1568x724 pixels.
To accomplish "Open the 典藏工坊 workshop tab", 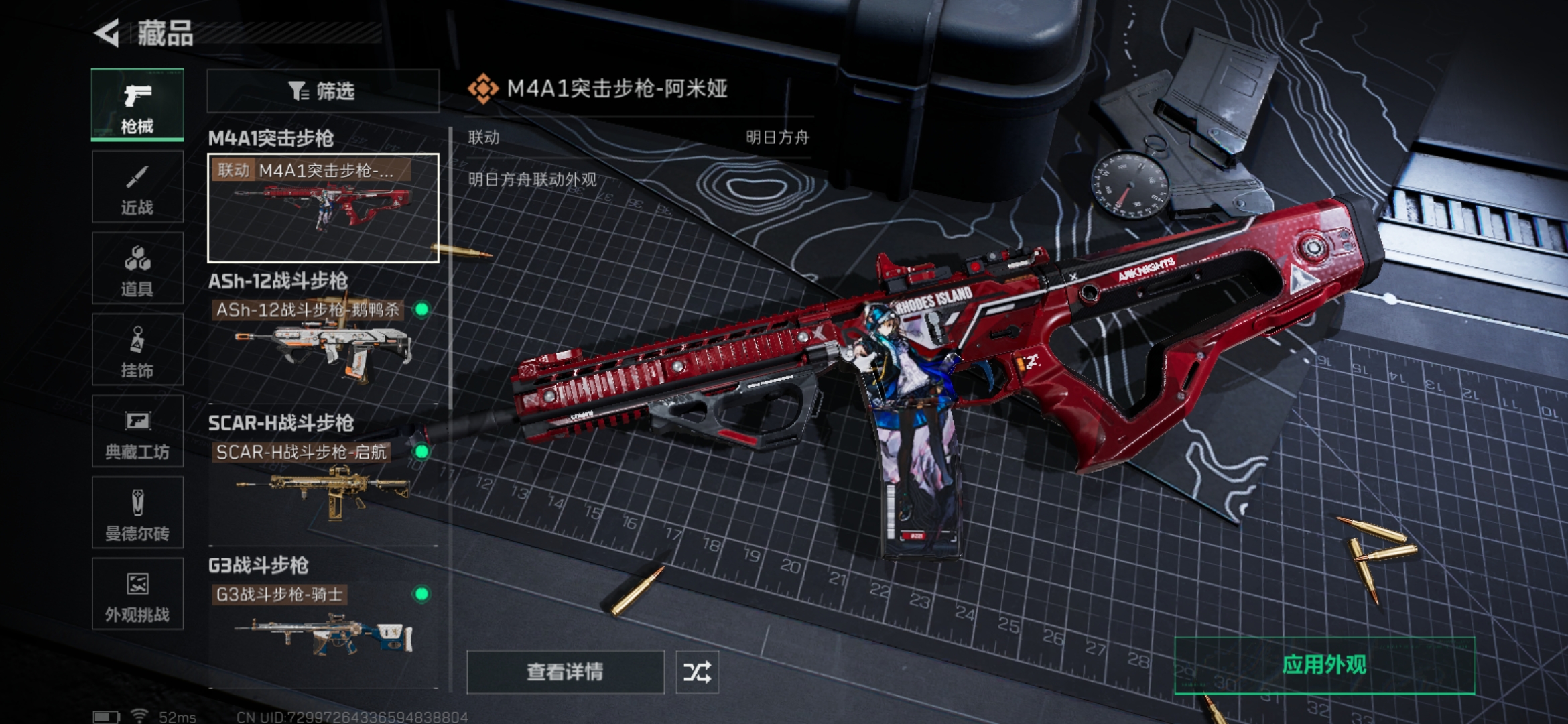I will pos(137,432).
